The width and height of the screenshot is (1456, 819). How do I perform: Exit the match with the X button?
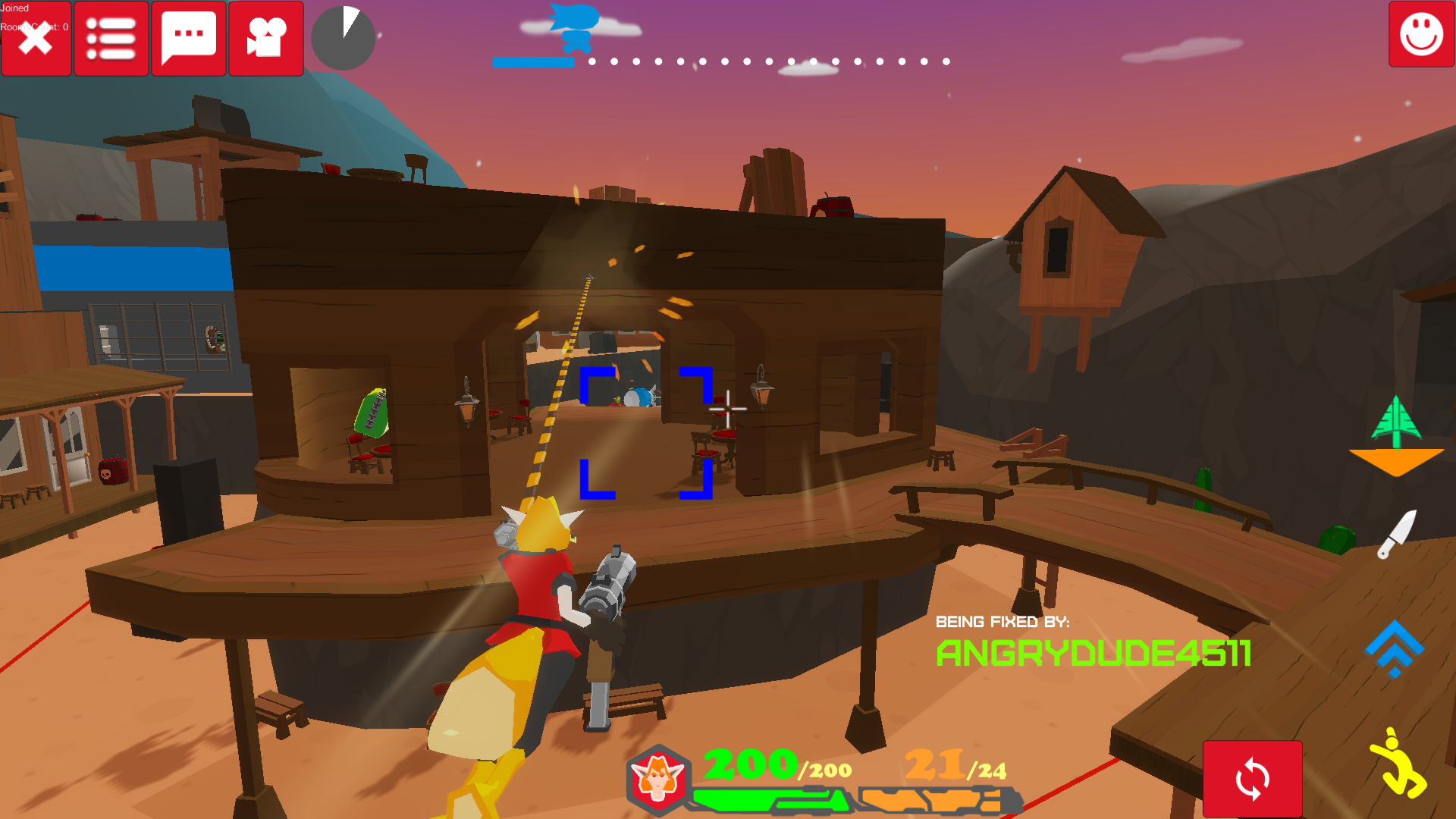(36, 39)
